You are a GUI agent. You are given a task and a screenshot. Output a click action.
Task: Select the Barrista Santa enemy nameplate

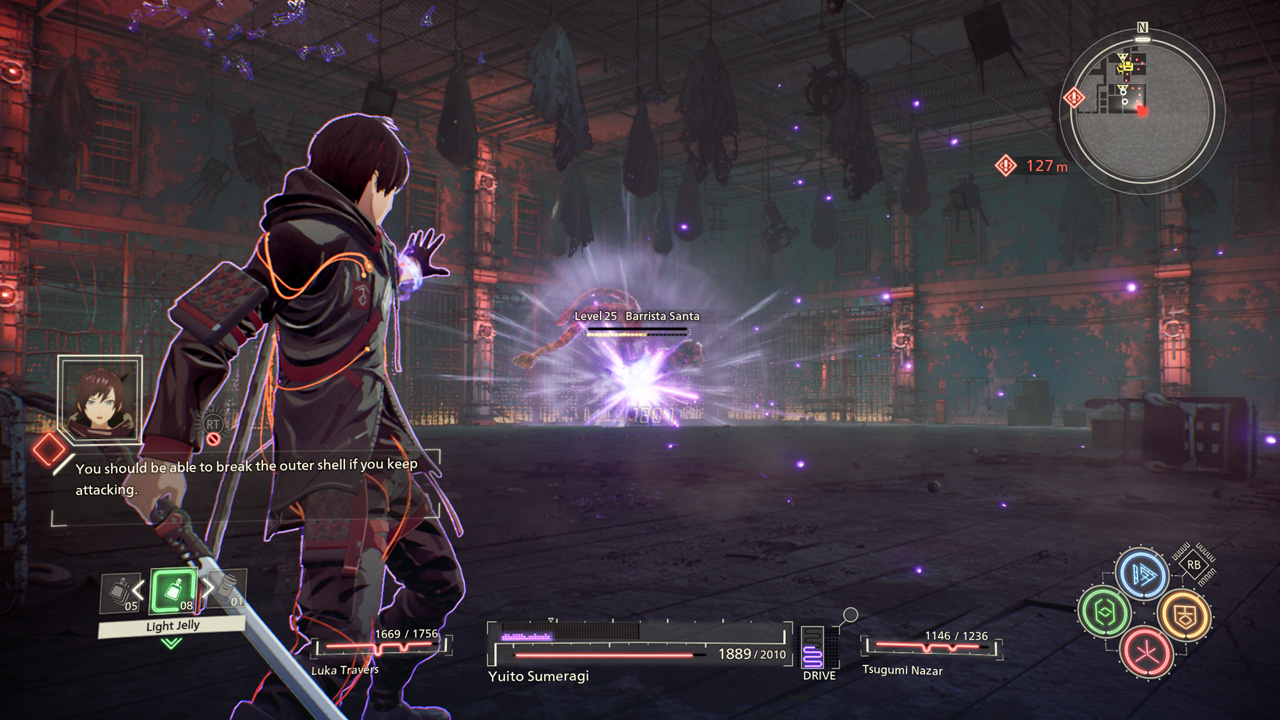(637, 316)
